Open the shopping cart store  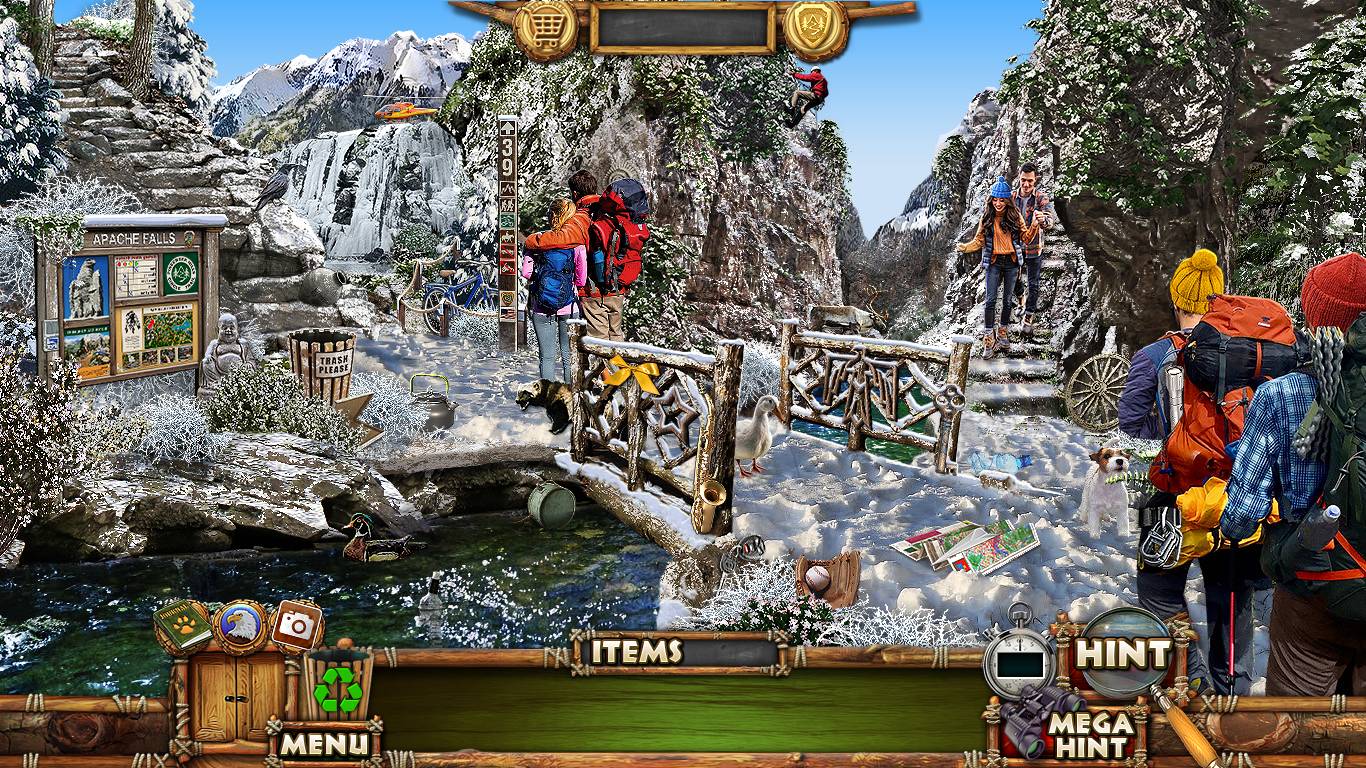(x=547, y=28)
